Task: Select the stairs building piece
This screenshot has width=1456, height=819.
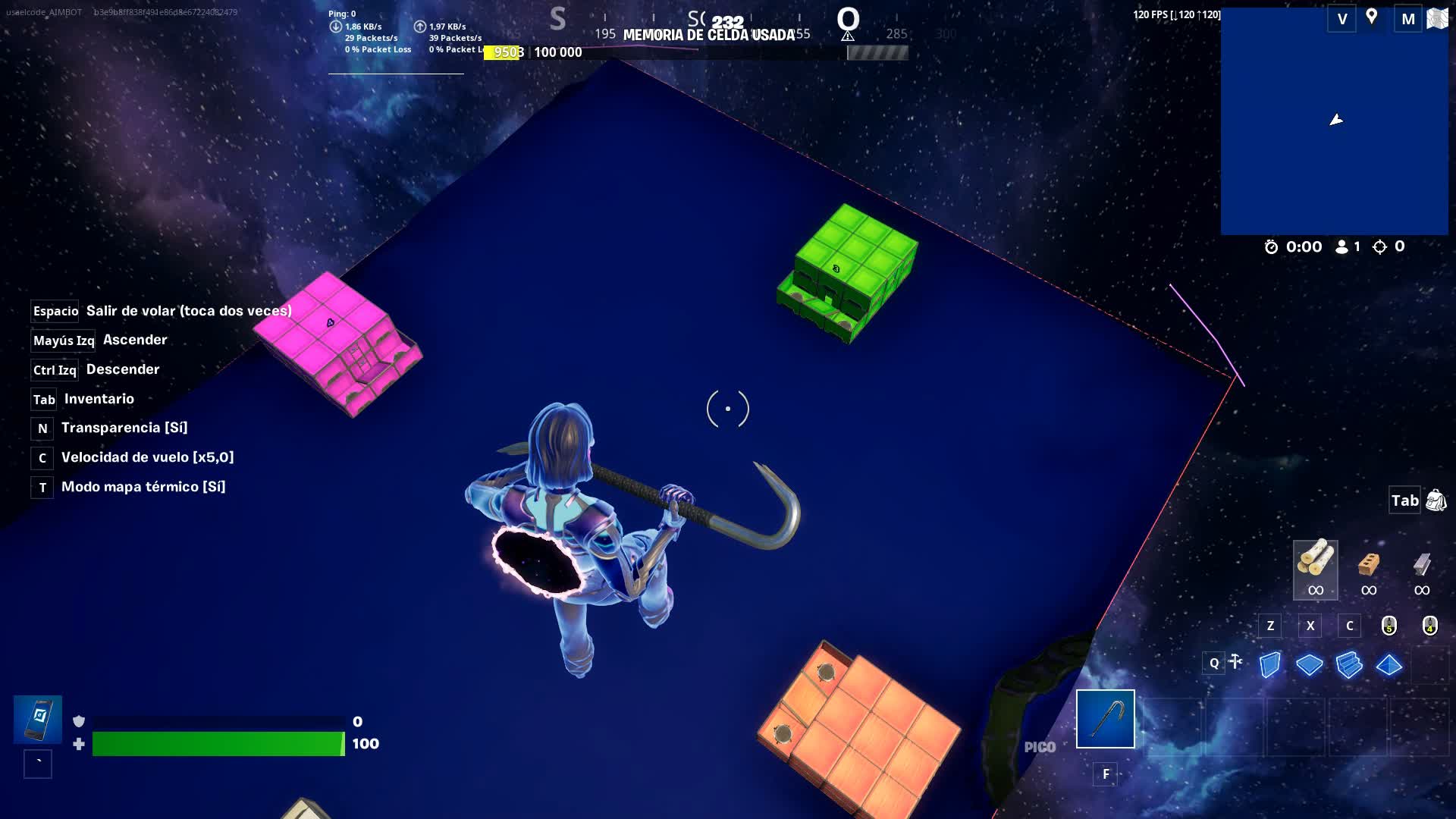Action: coord(1349,665)
